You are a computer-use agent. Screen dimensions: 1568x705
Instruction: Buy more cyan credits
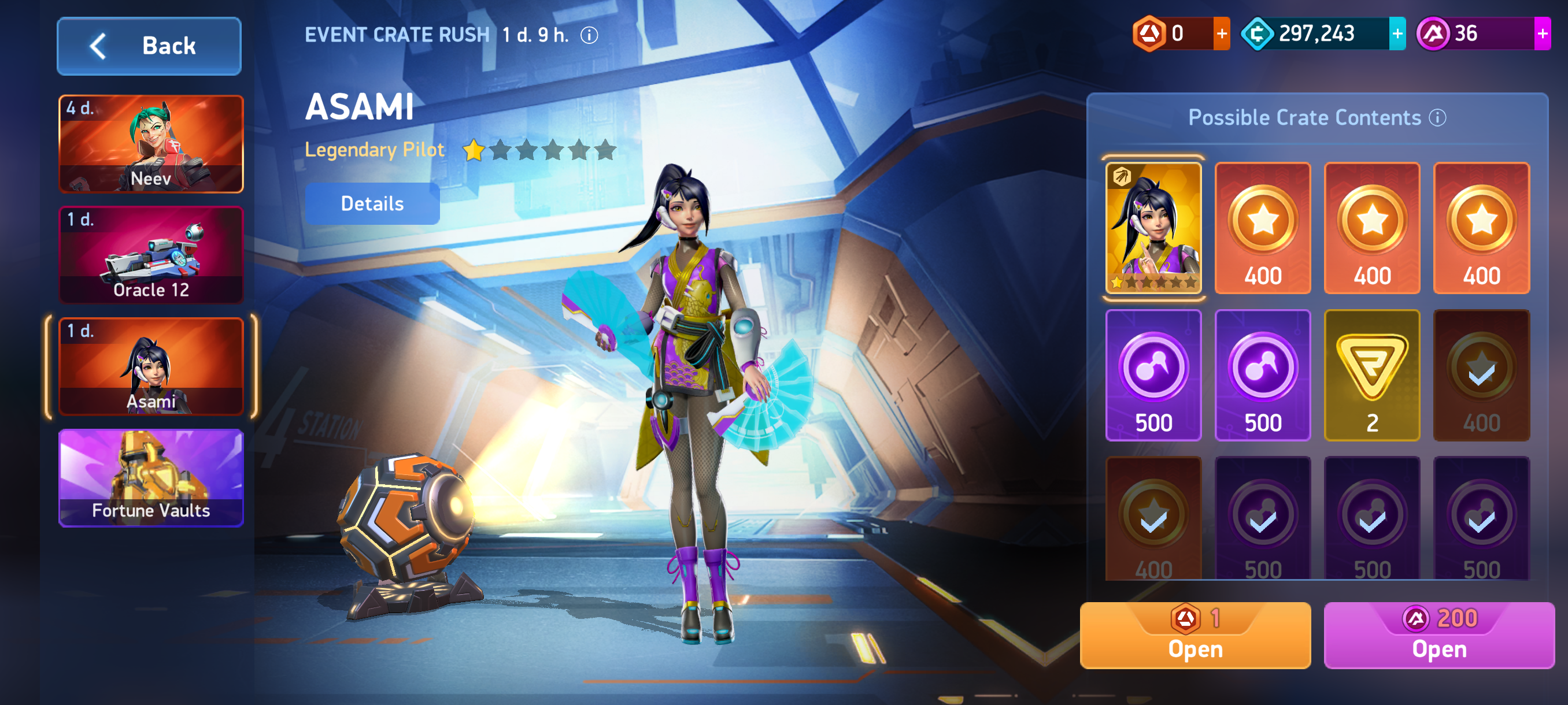click(x=1397, y=34)
